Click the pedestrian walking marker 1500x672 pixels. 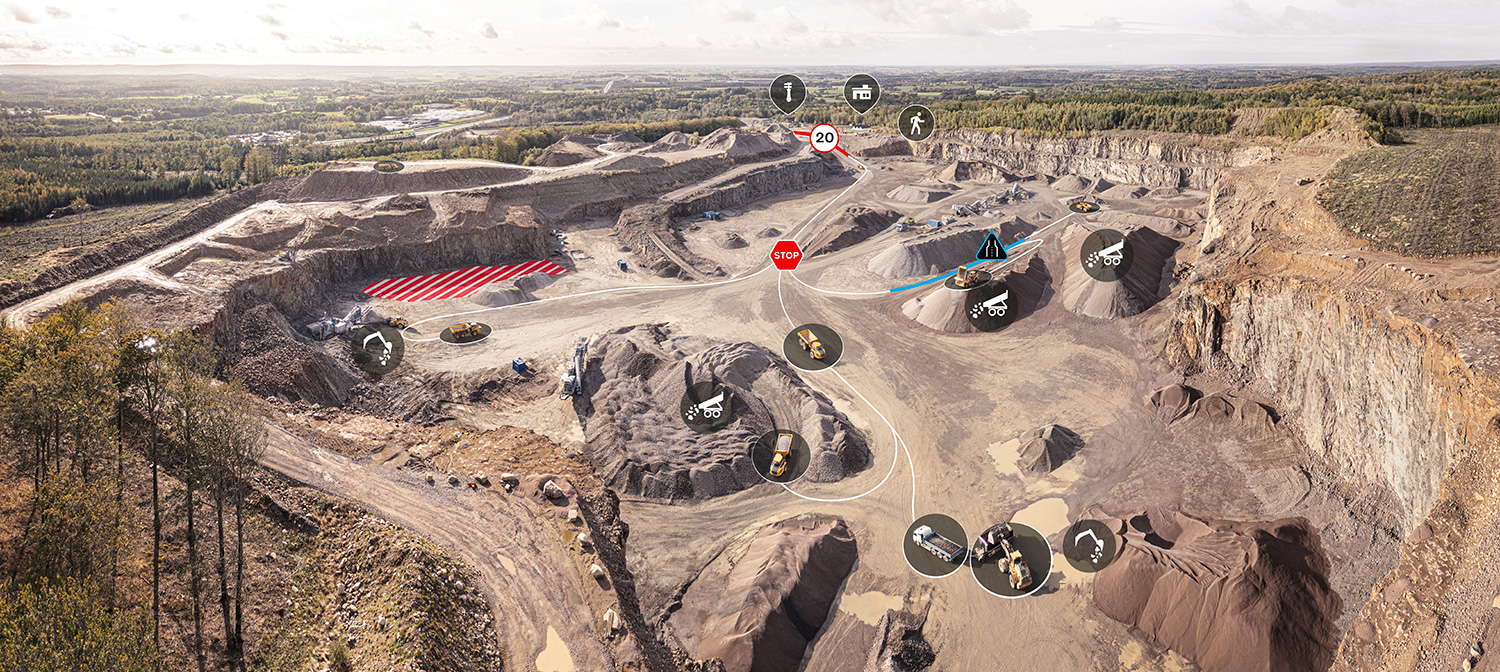[x=915, y=123]
